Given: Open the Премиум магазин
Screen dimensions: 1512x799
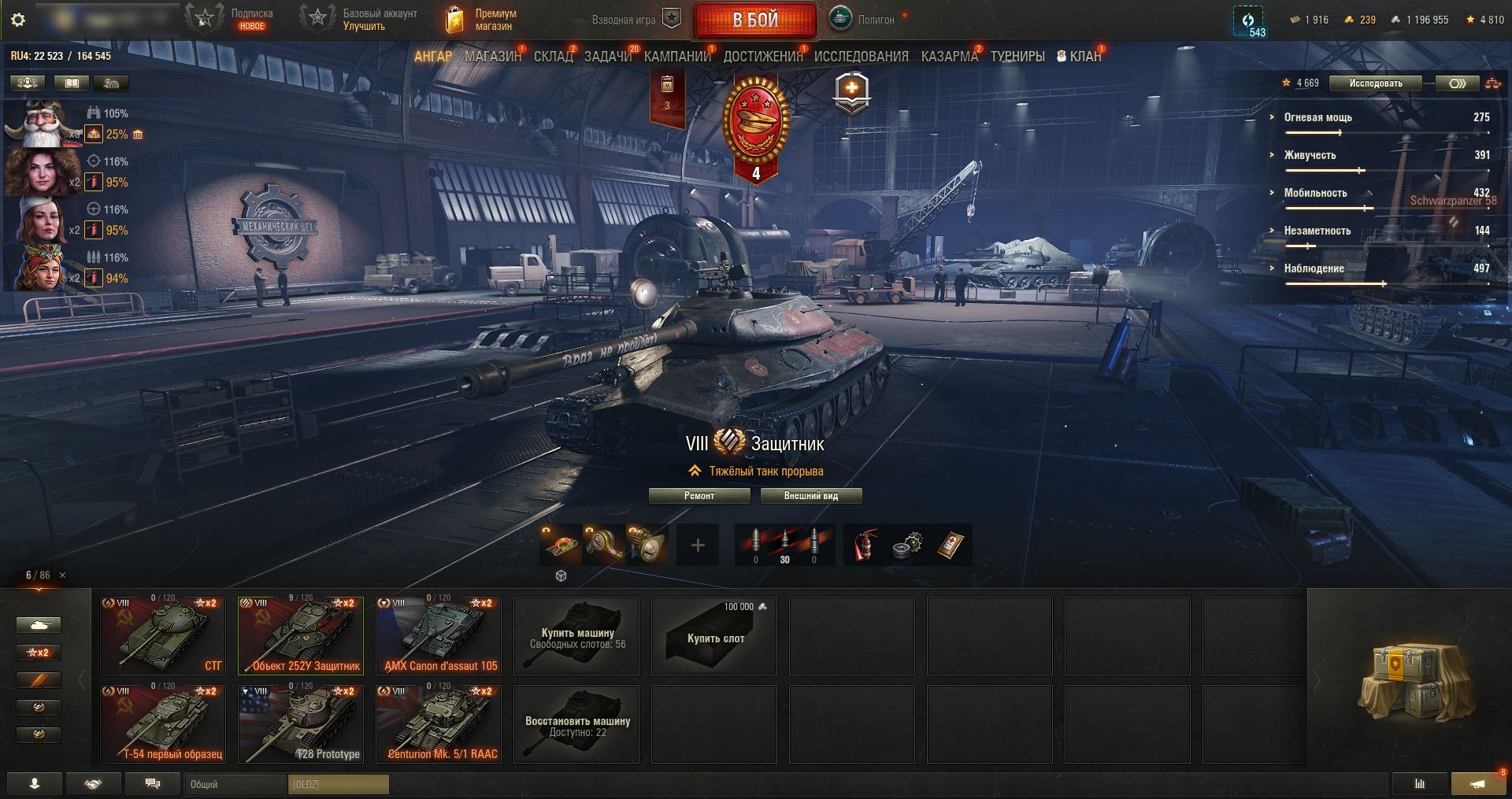Looking at the screenshot, I should click(481, 20).
